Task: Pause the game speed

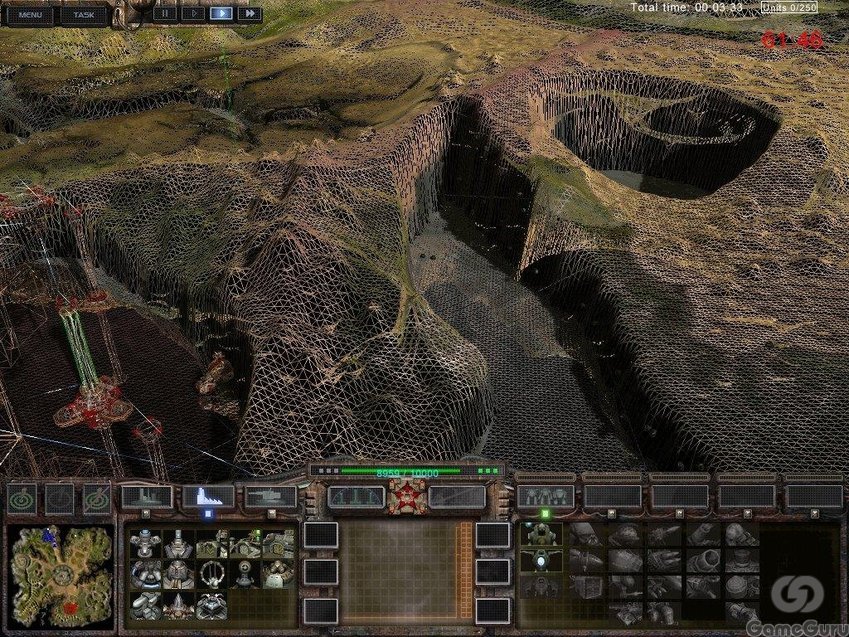Action: 164,14
